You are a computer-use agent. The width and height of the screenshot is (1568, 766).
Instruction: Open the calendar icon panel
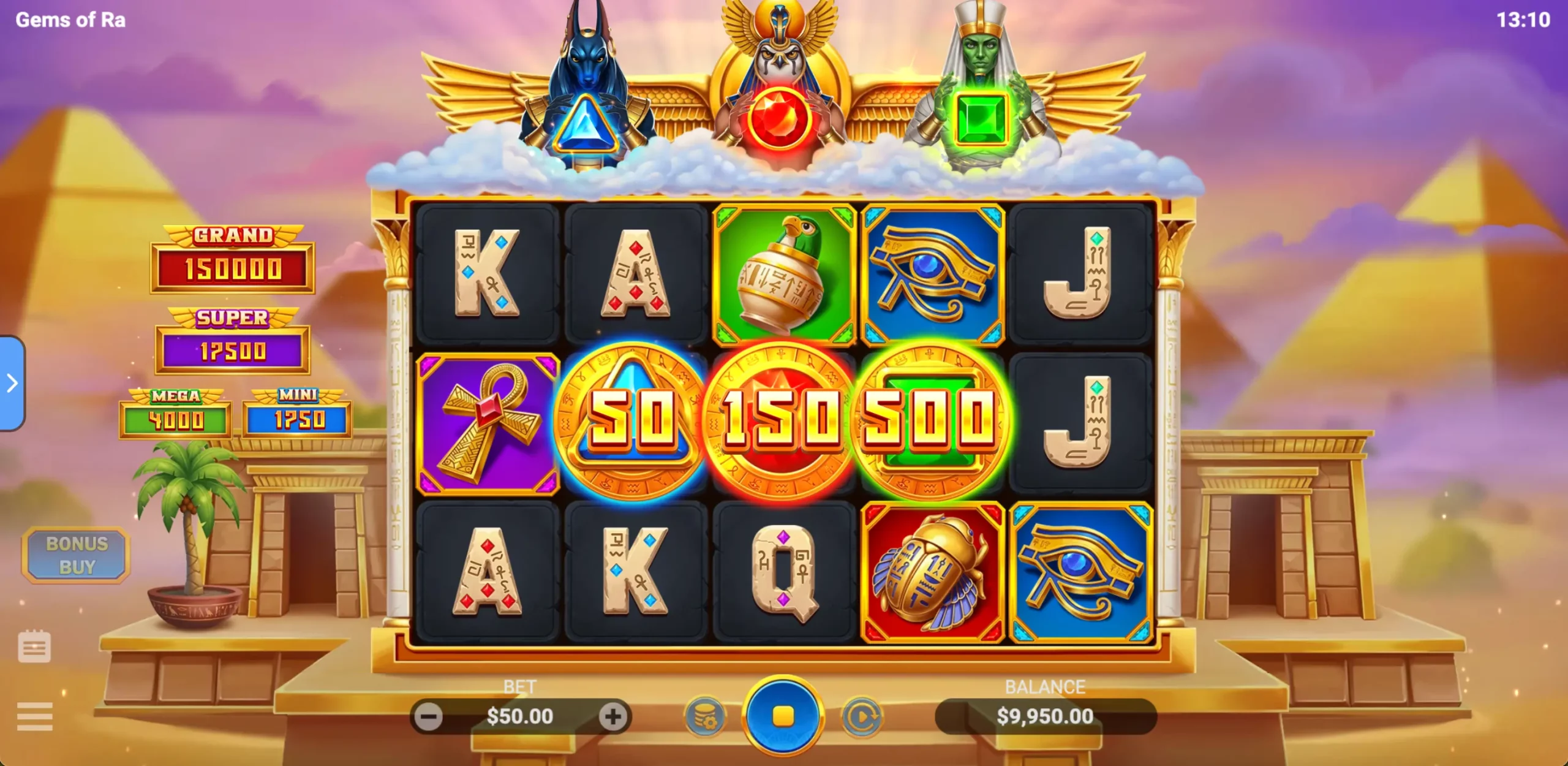(x=34, y=647)
